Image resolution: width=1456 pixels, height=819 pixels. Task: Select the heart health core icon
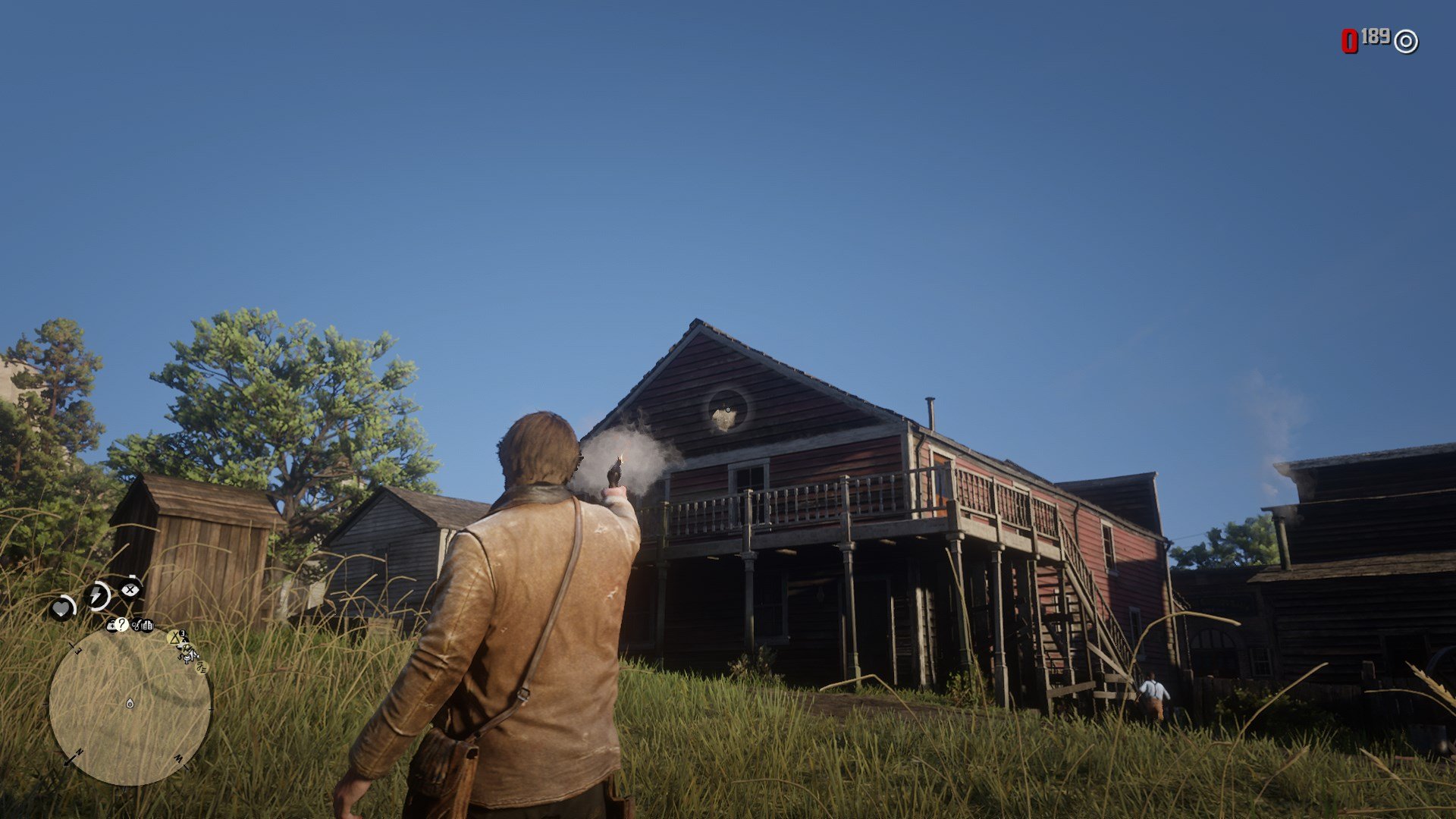(61, 608)
